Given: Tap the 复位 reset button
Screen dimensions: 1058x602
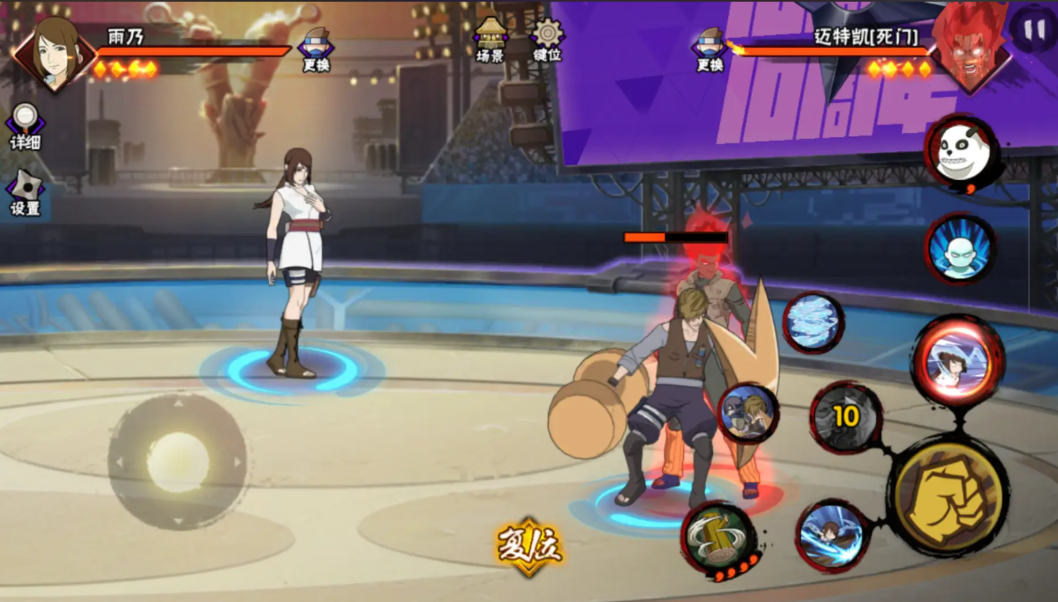Looking at the screenshot, I should coord(529,546).
